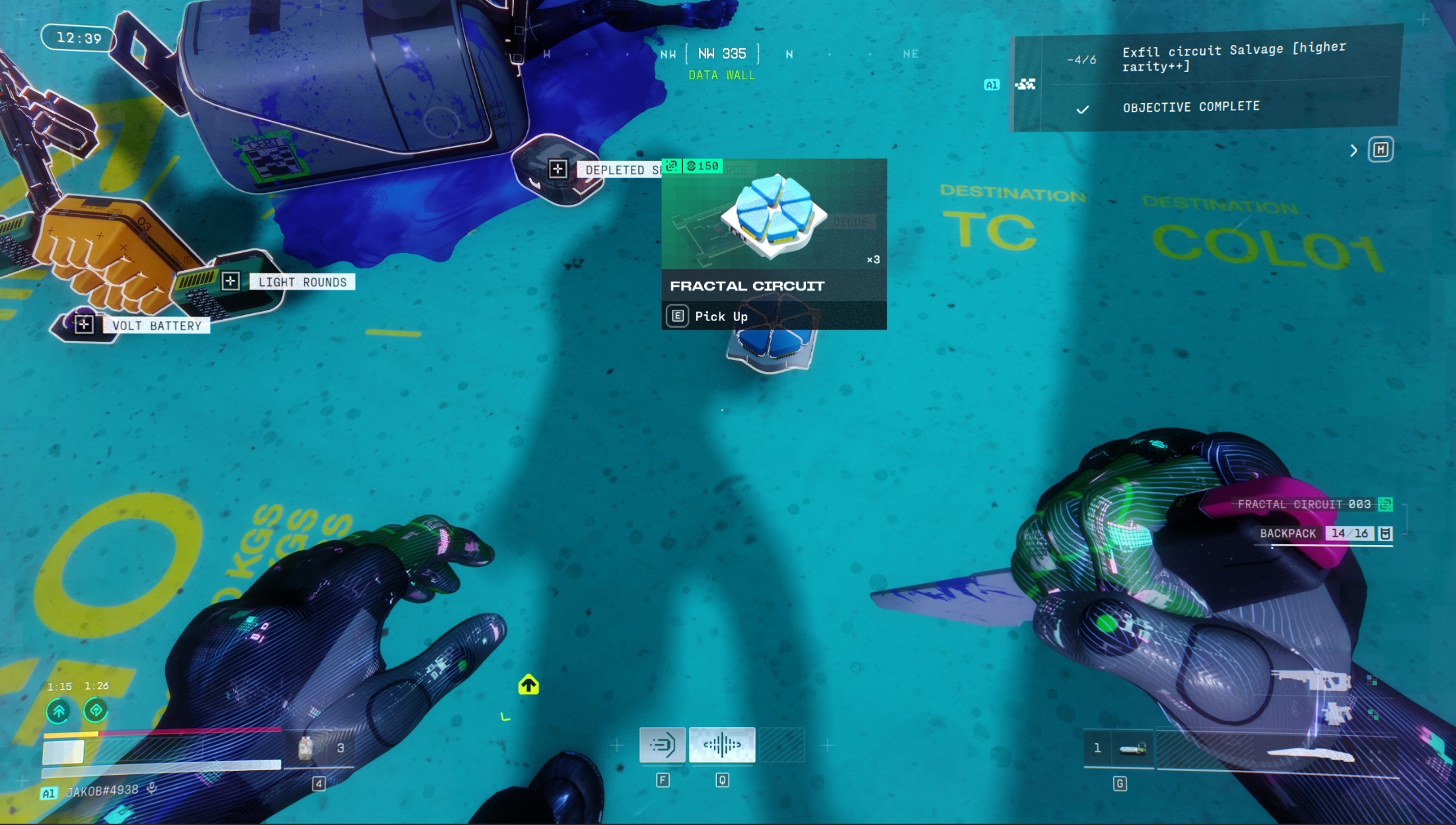Click the faction contract icon beside objectives

1025,85
